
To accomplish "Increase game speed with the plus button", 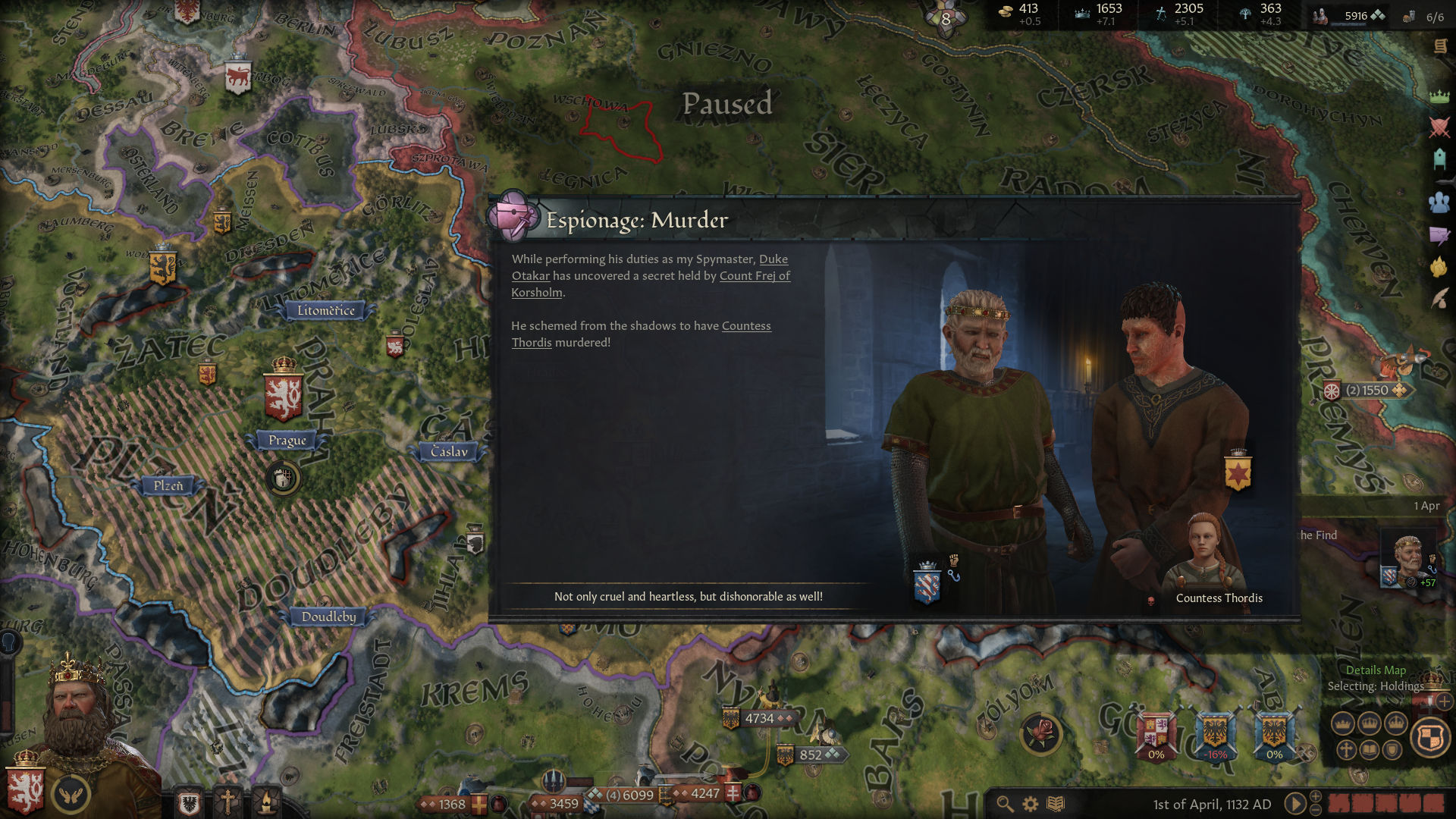I will 1316,795.
